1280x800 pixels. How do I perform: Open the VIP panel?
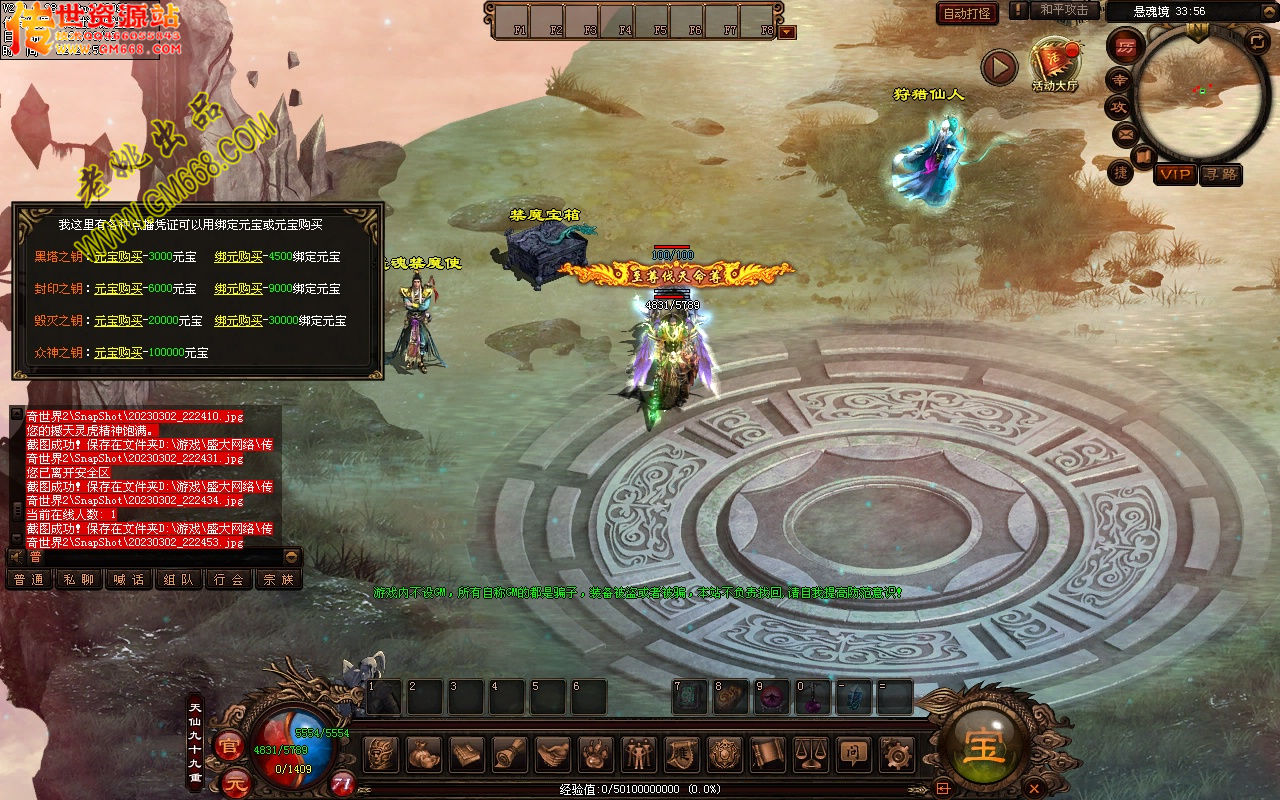1175,174
